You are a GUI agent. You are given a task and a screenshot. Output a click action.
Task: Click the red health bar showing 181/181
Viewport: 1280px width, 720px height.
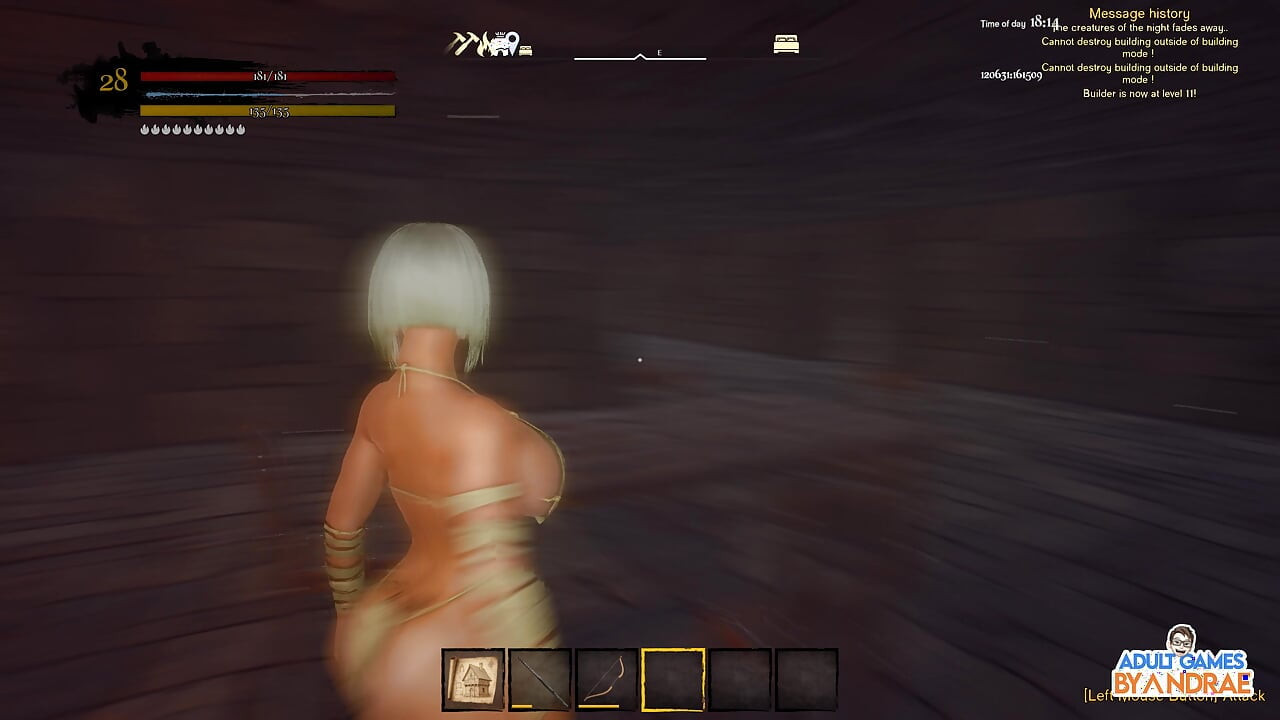268,78
